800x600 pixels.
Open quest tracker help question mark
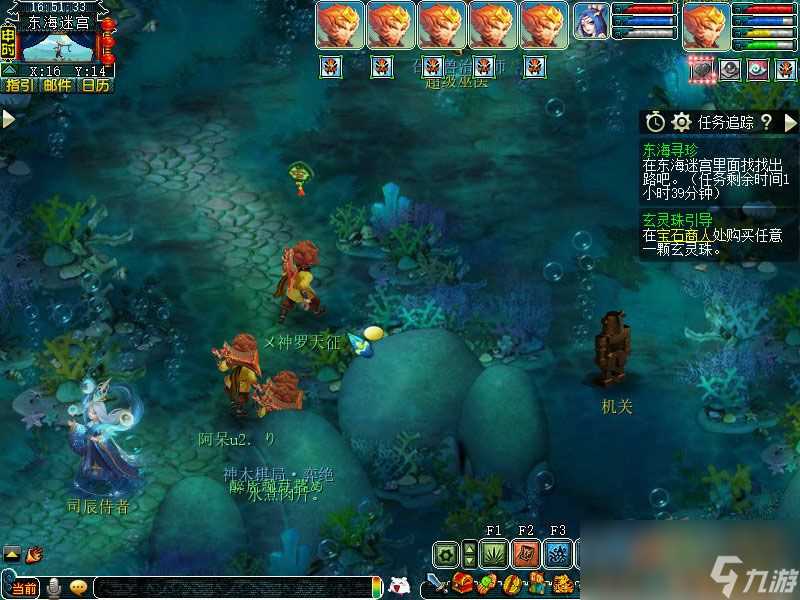pos(766,122)
